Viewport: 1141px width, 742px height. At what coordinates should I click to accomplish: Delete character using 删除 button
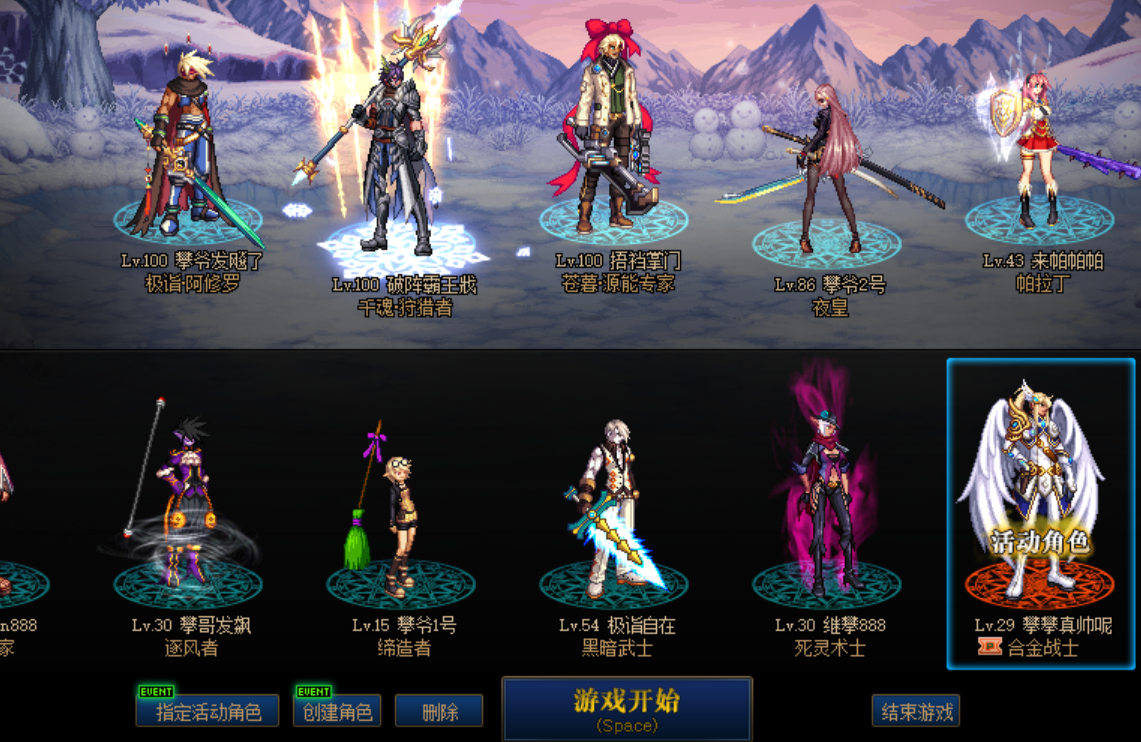439,711
